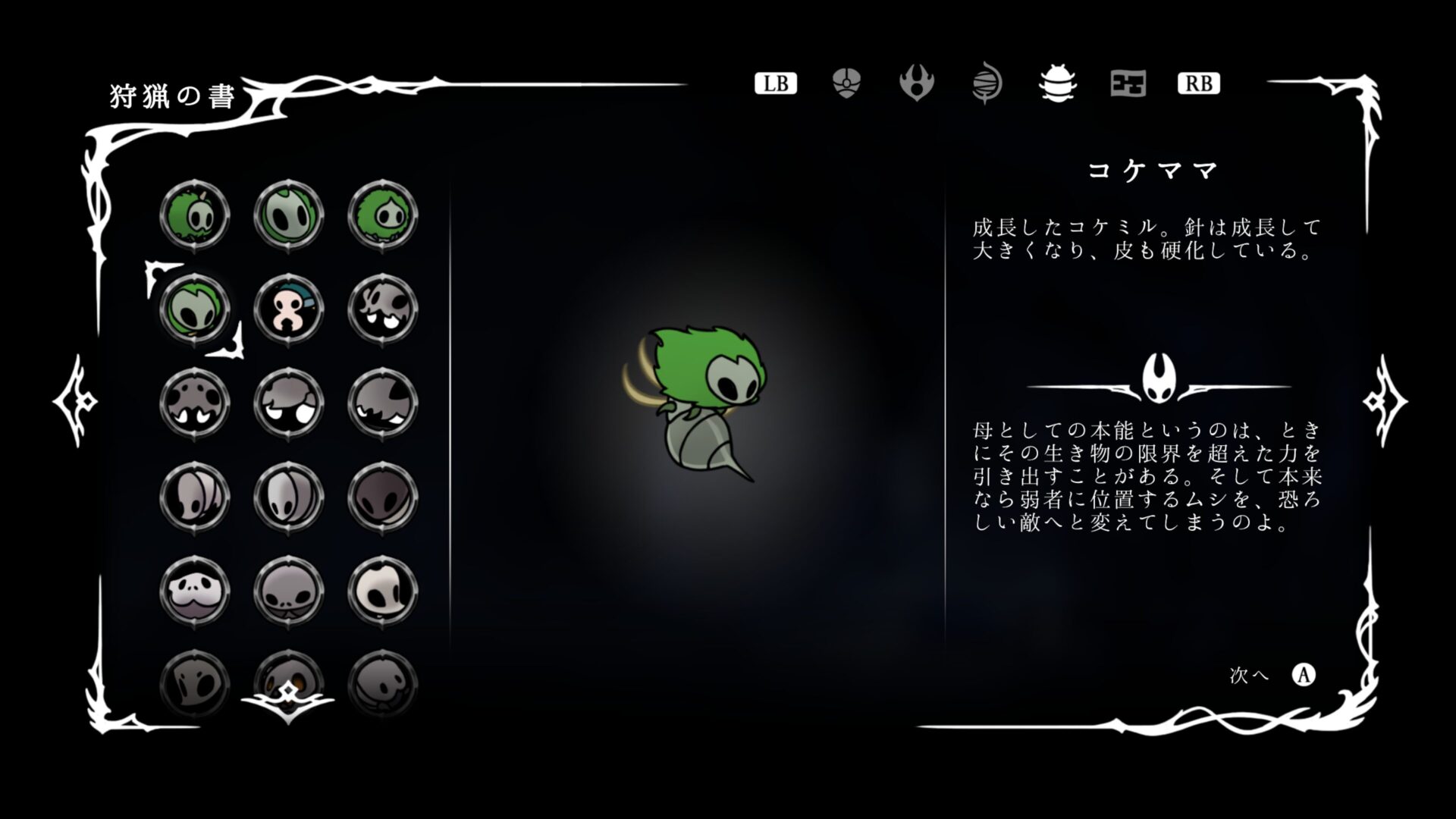Select the dark fanged creature entry
Viewport: 1456px width, 819px height.
(384, 404)
